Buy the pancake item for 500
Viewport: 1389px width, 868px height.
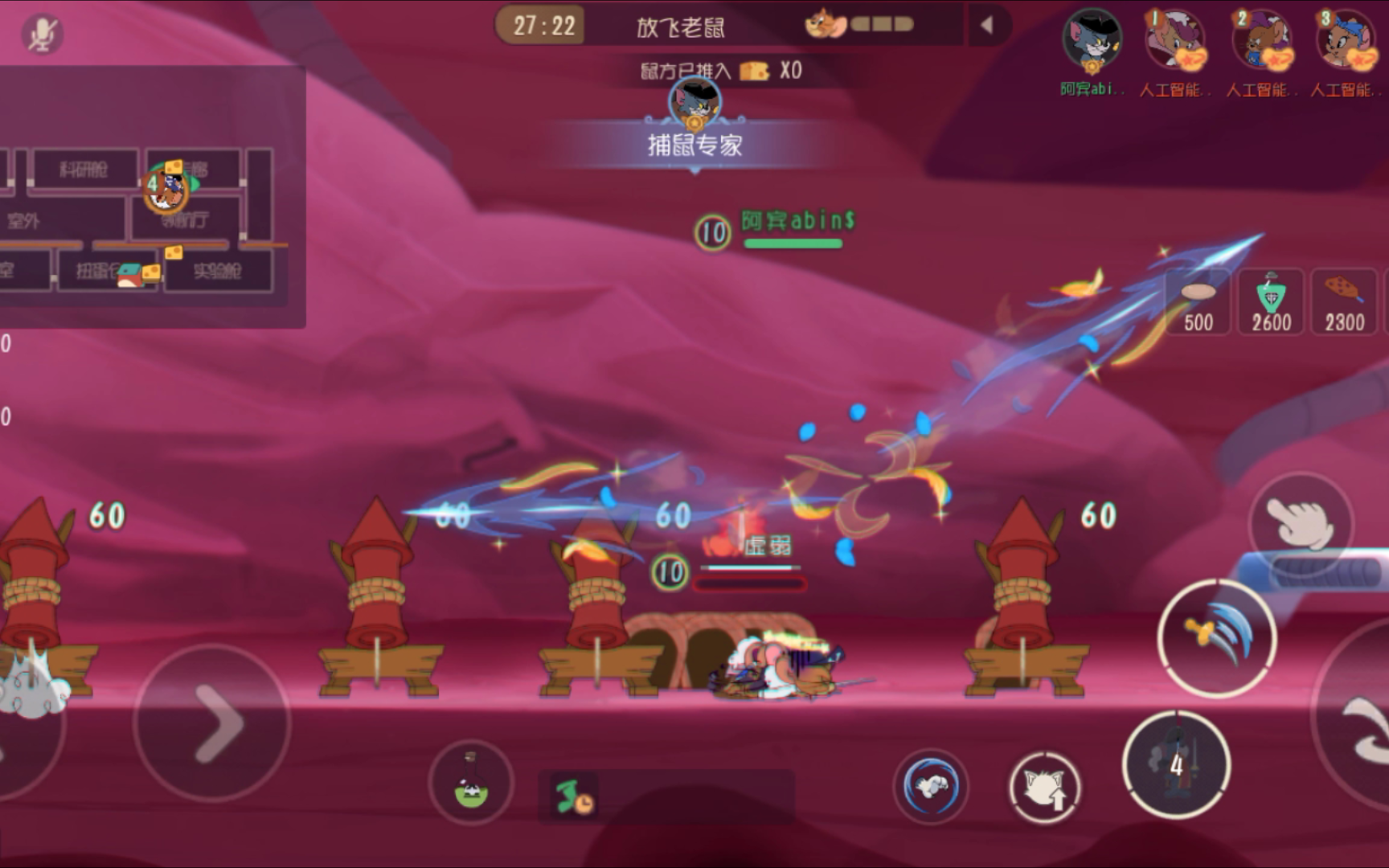[x=1198, y=301]
